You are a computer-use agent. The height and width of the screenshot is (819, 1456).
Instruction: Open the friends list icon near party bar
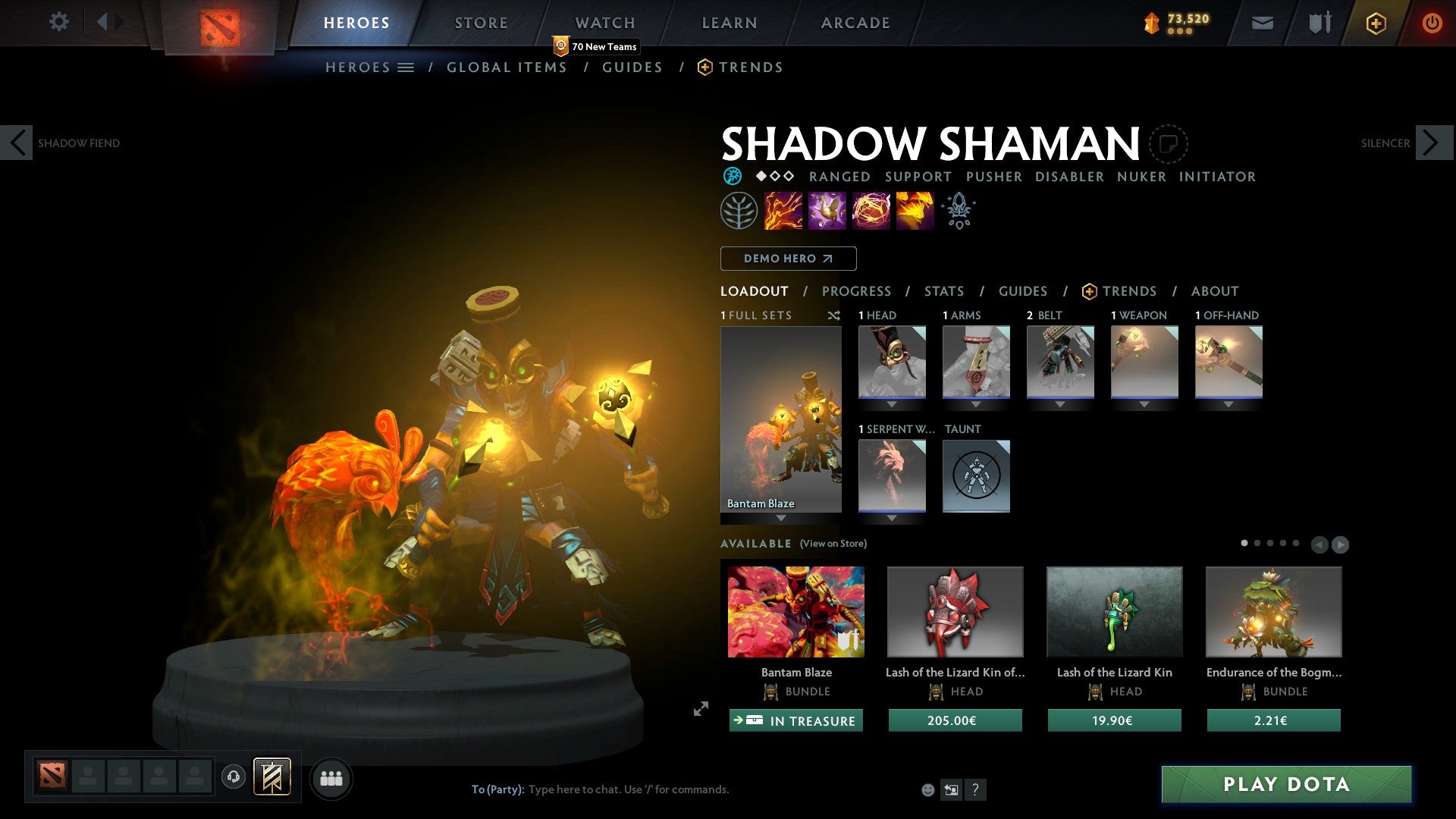[x=331, y=777]
